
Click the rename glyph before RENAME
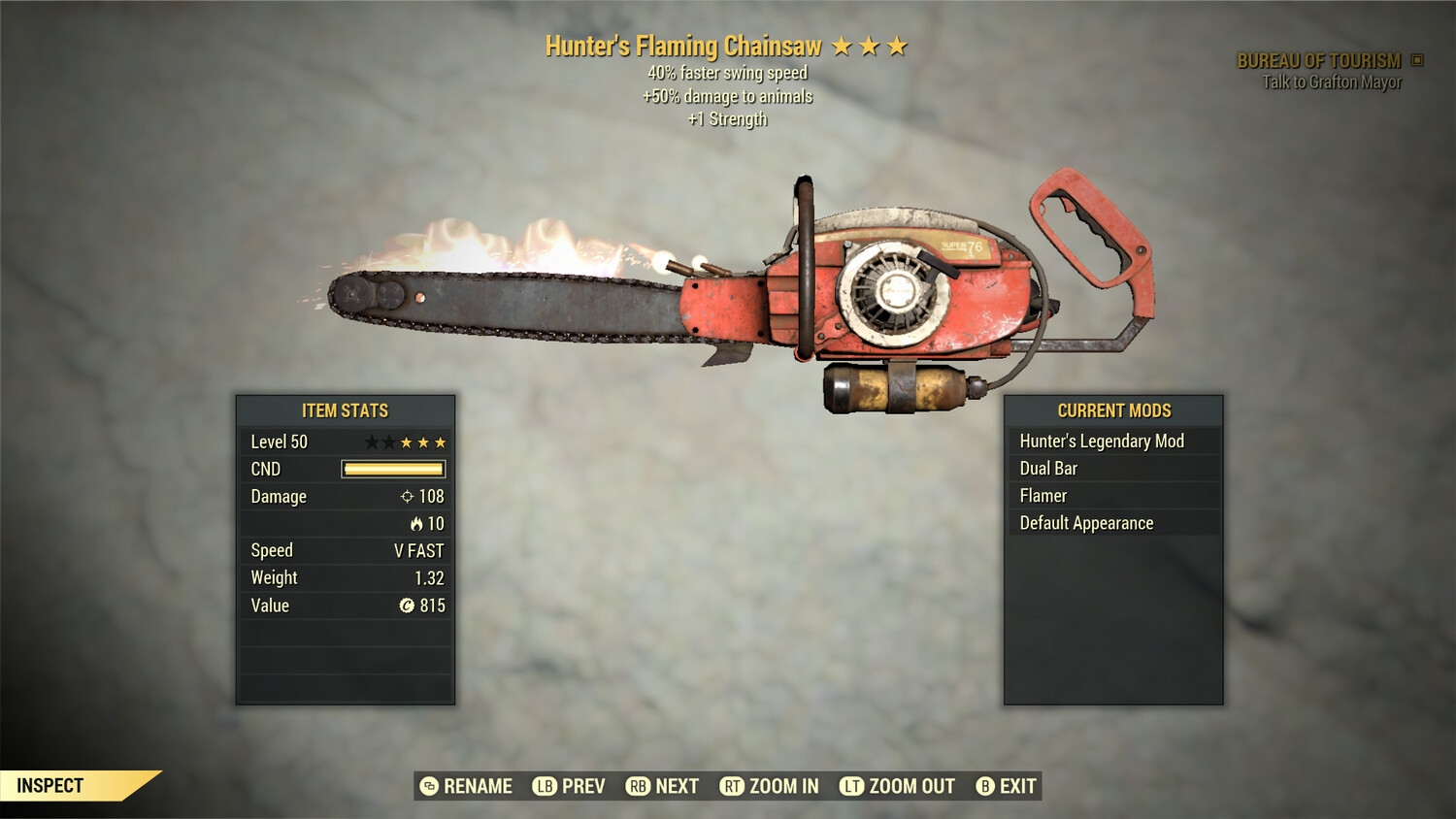pyautogui.click(x=427, y=786)
